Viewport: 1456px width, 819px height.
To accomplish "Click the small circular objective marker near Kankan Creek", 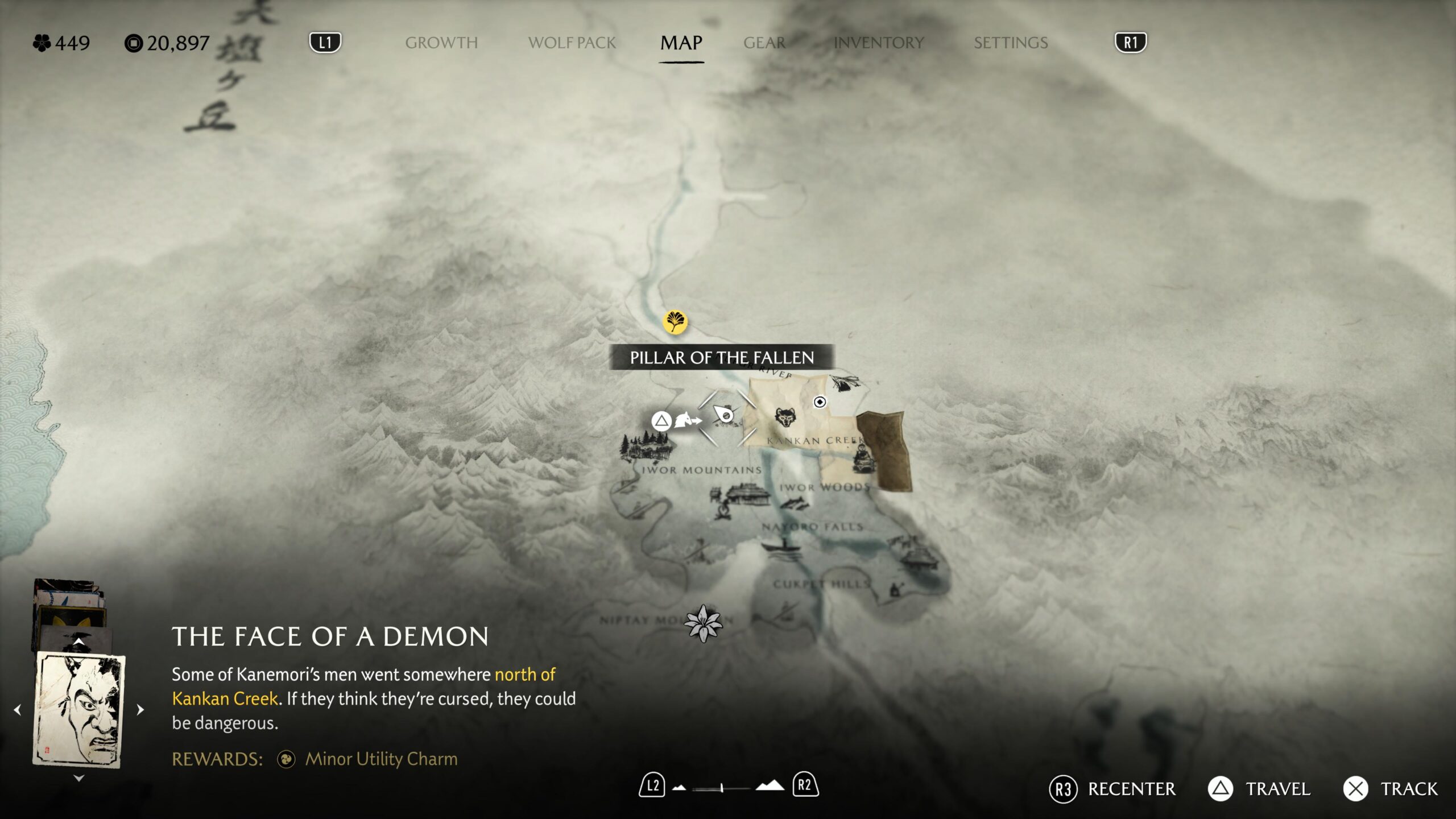I will tap(820, 402).
